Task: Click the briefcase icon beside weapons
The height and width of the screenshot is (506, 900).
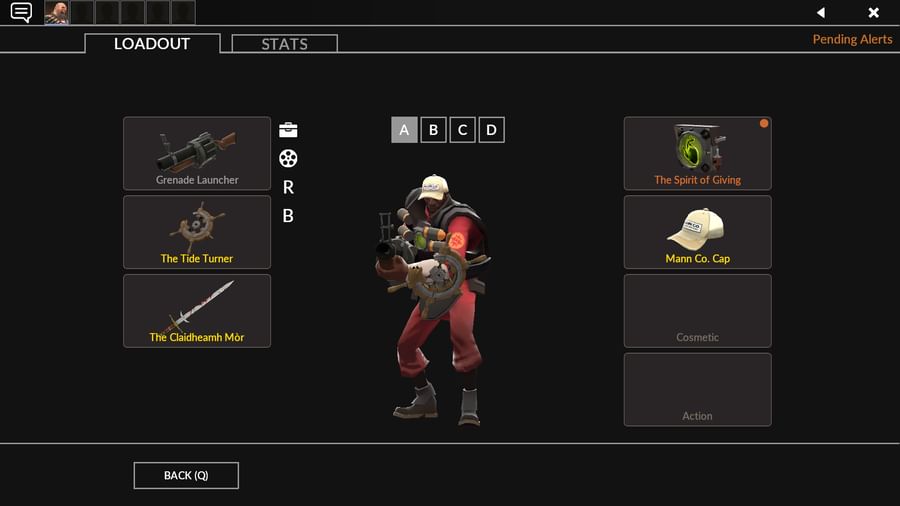Action: coord(288,130)
